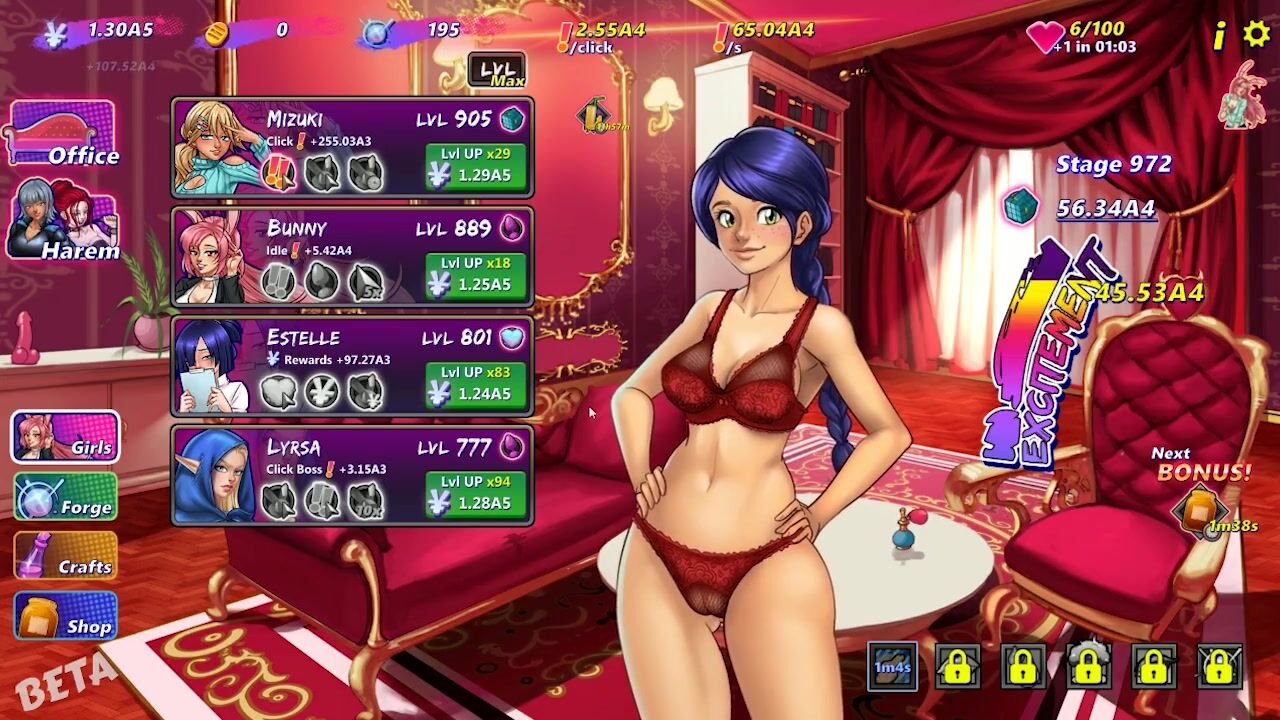
Task: Open the settings gear
Action: 1256,35
